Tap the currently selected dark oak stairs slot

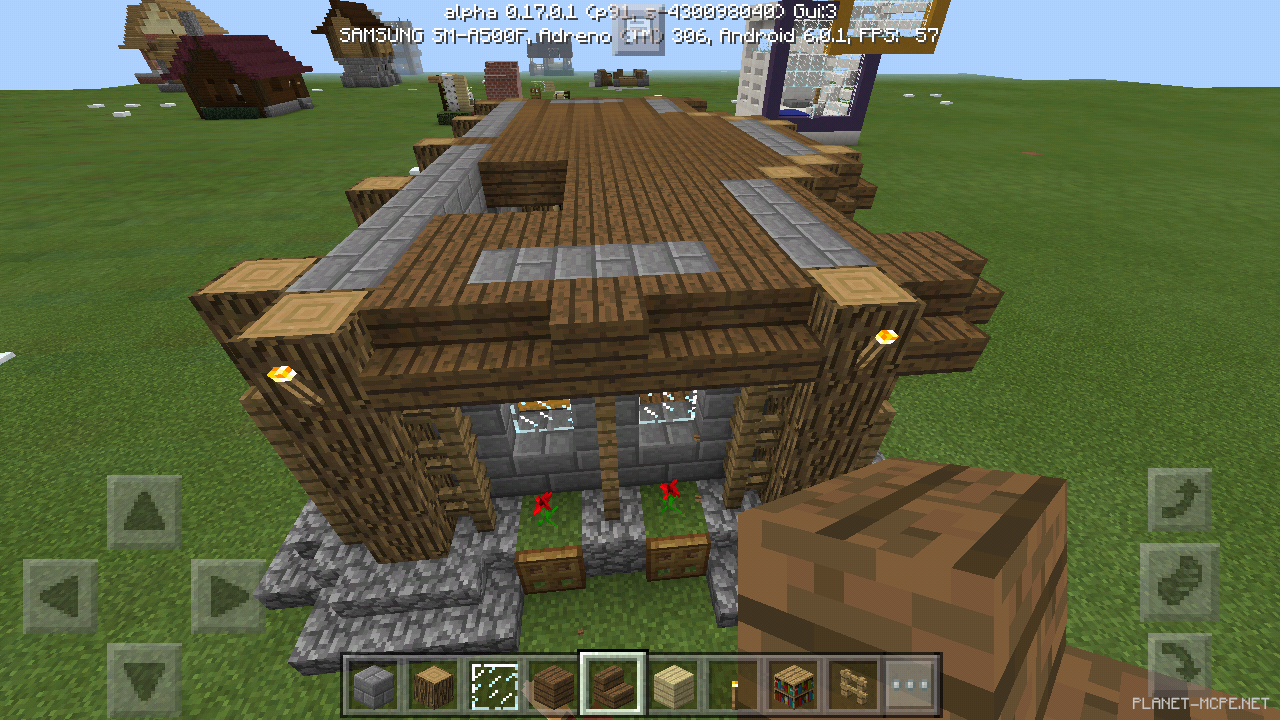[x=613, y=685]
